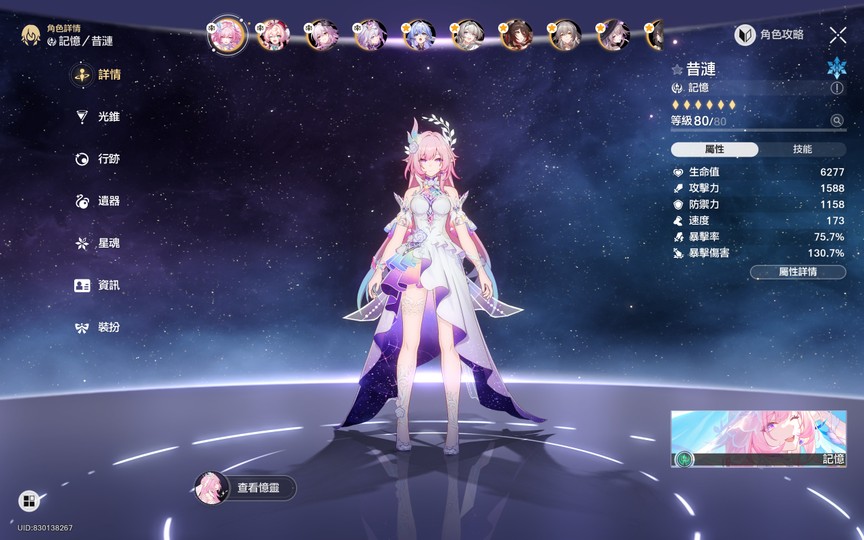Select the brown-haired character in red portrait
The height and width of the screenshot is (540, 864).
(516, 35)
